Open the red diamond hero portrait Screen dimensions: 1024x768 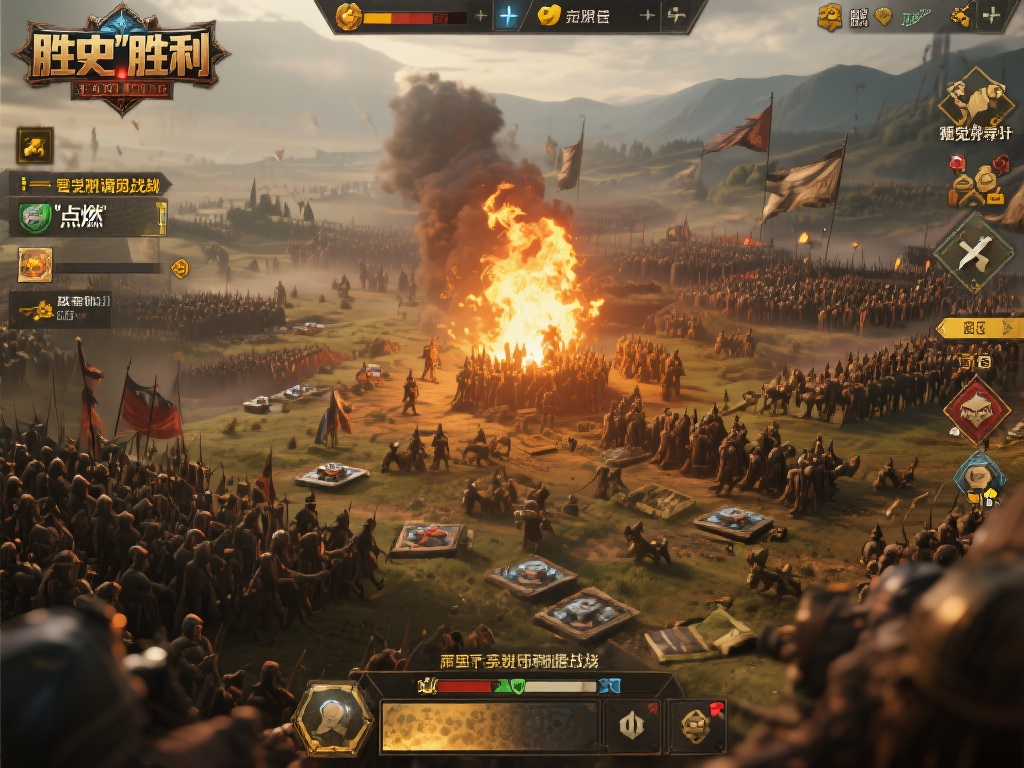click(x=976, y=409)
